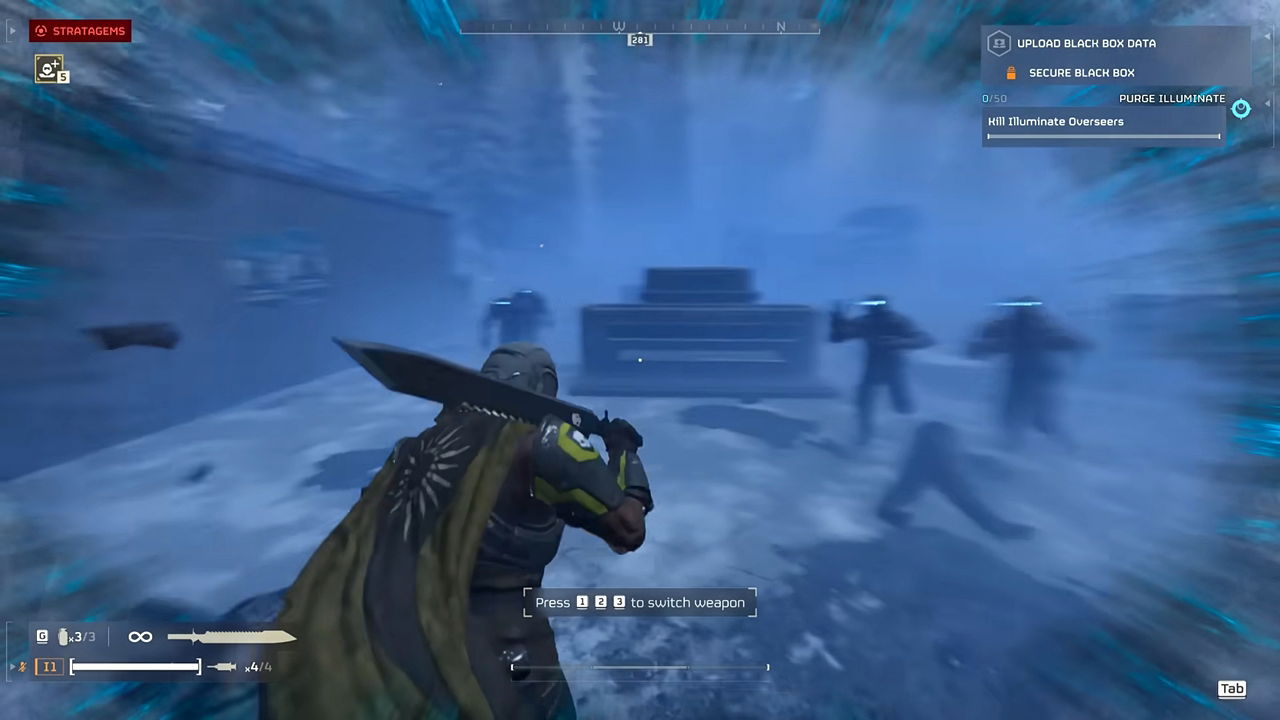1280x720 pixels.
Task: Click the lightning bolt icon beside weapon slot
Action: click(20, 664)
